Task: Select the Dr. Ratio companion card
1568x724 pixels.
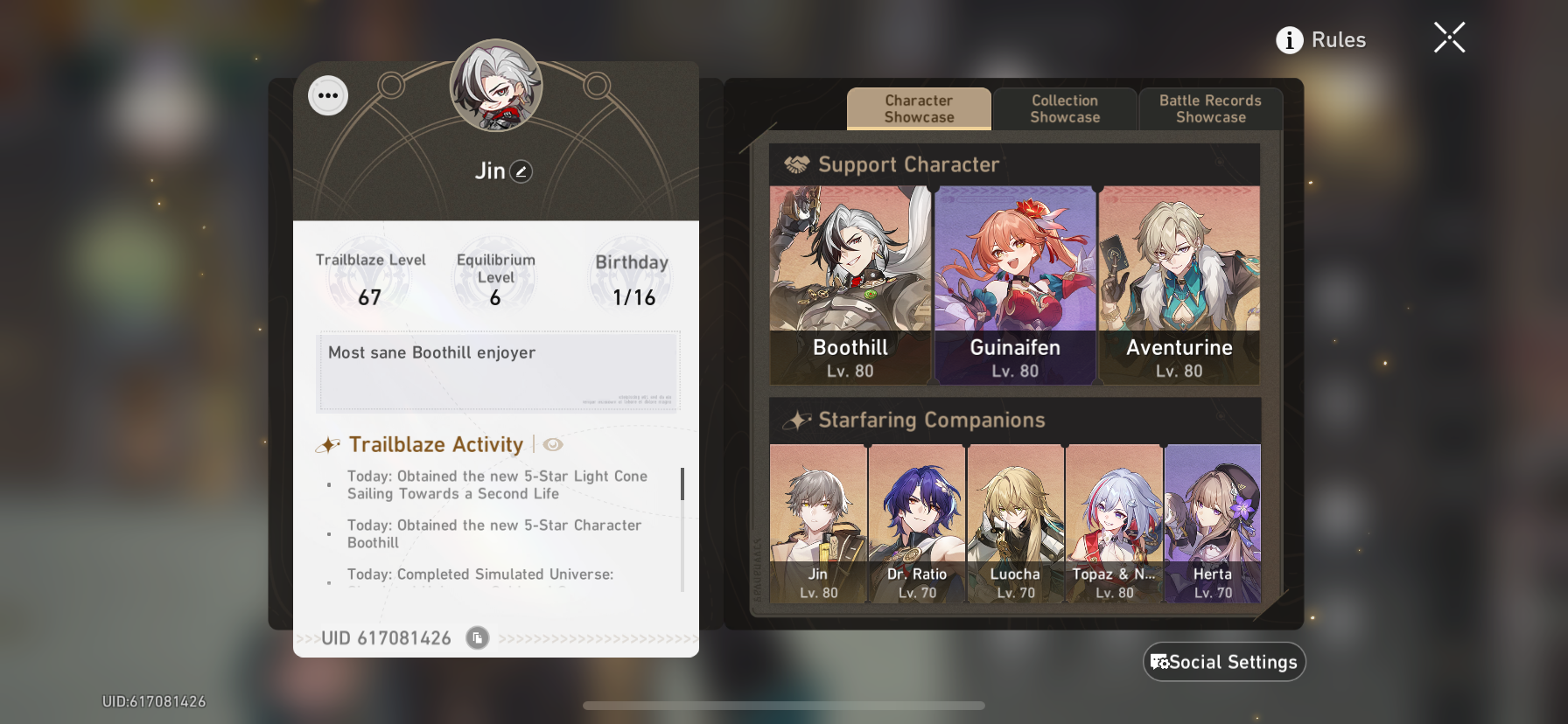Action: coord(917,520)
